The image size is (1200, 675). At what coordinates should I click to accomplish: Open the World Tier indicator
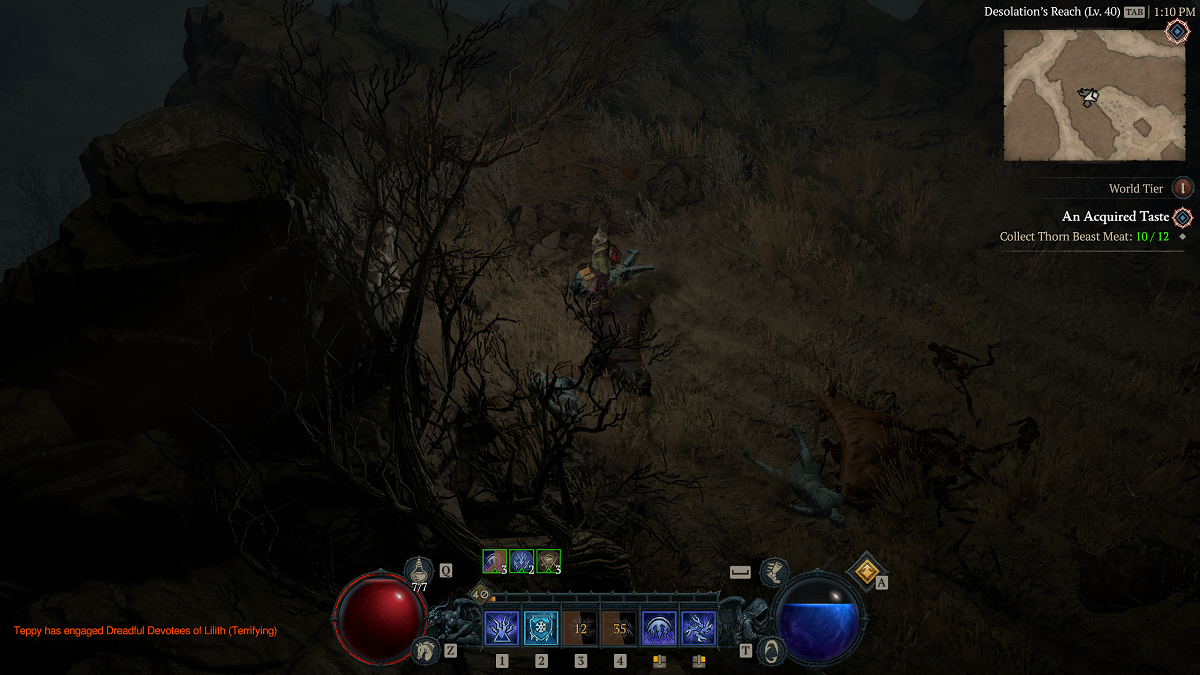click(1183, 188)
